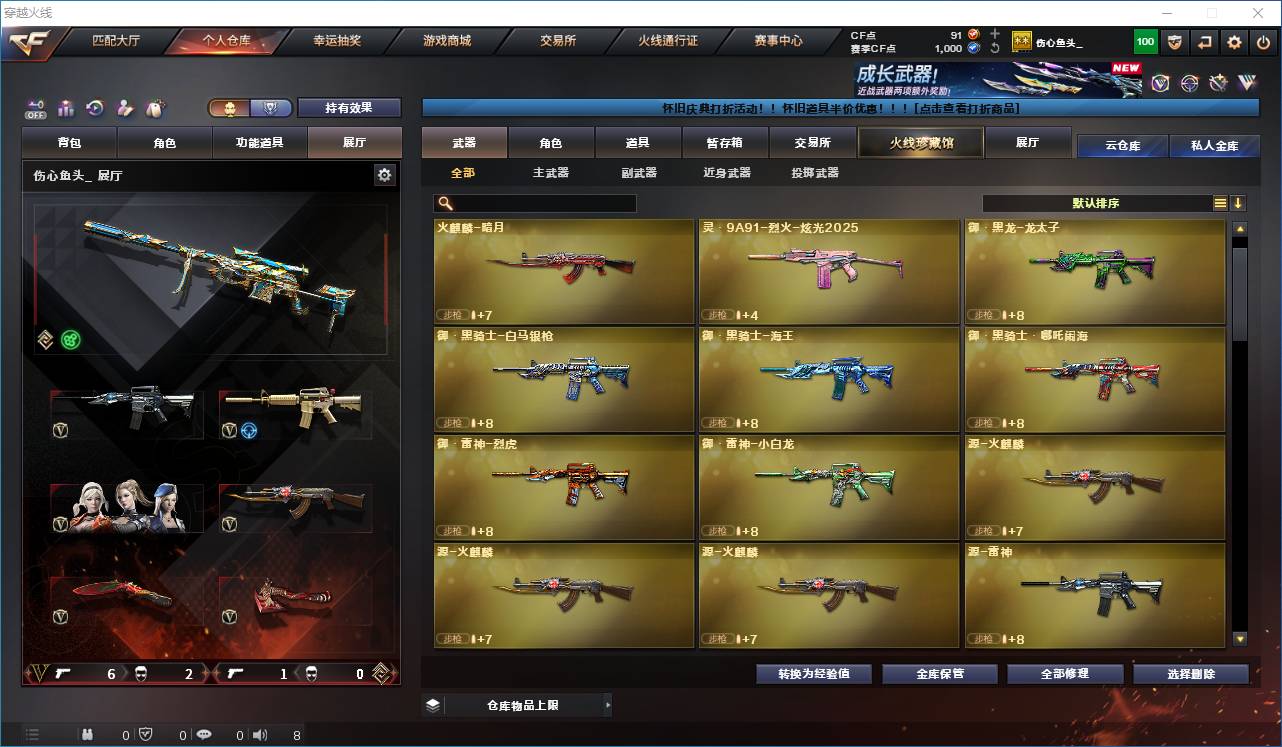The image size is (1282, 747).
Task: Mute the speaker icon on the bottom status bar
Action: (x=259, y=734)
